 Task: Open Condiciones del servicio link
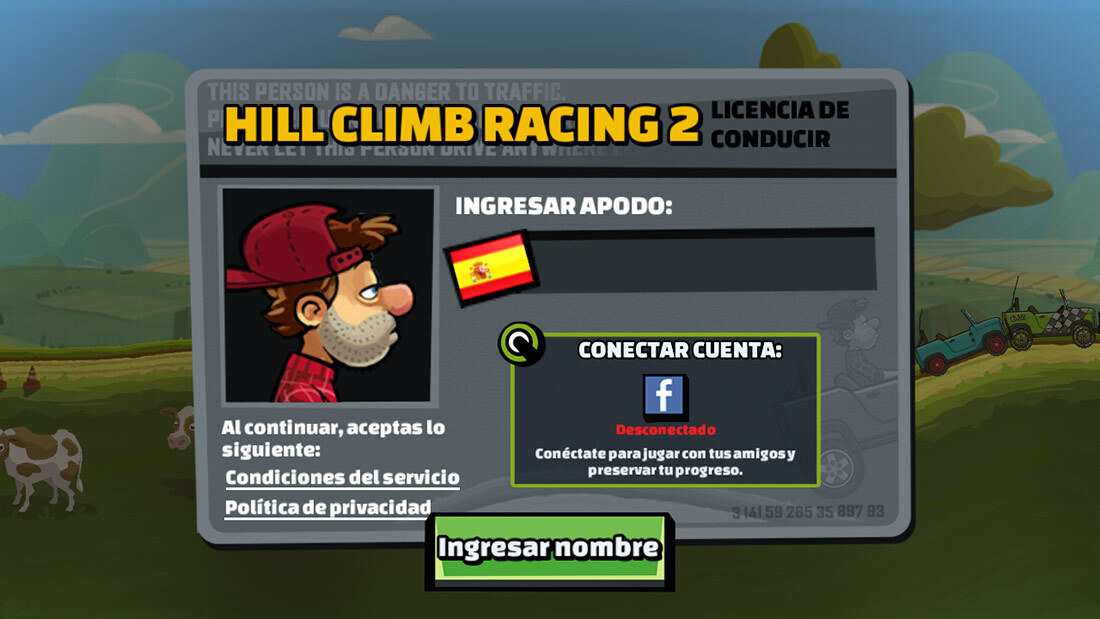click(x=342, y=477)
